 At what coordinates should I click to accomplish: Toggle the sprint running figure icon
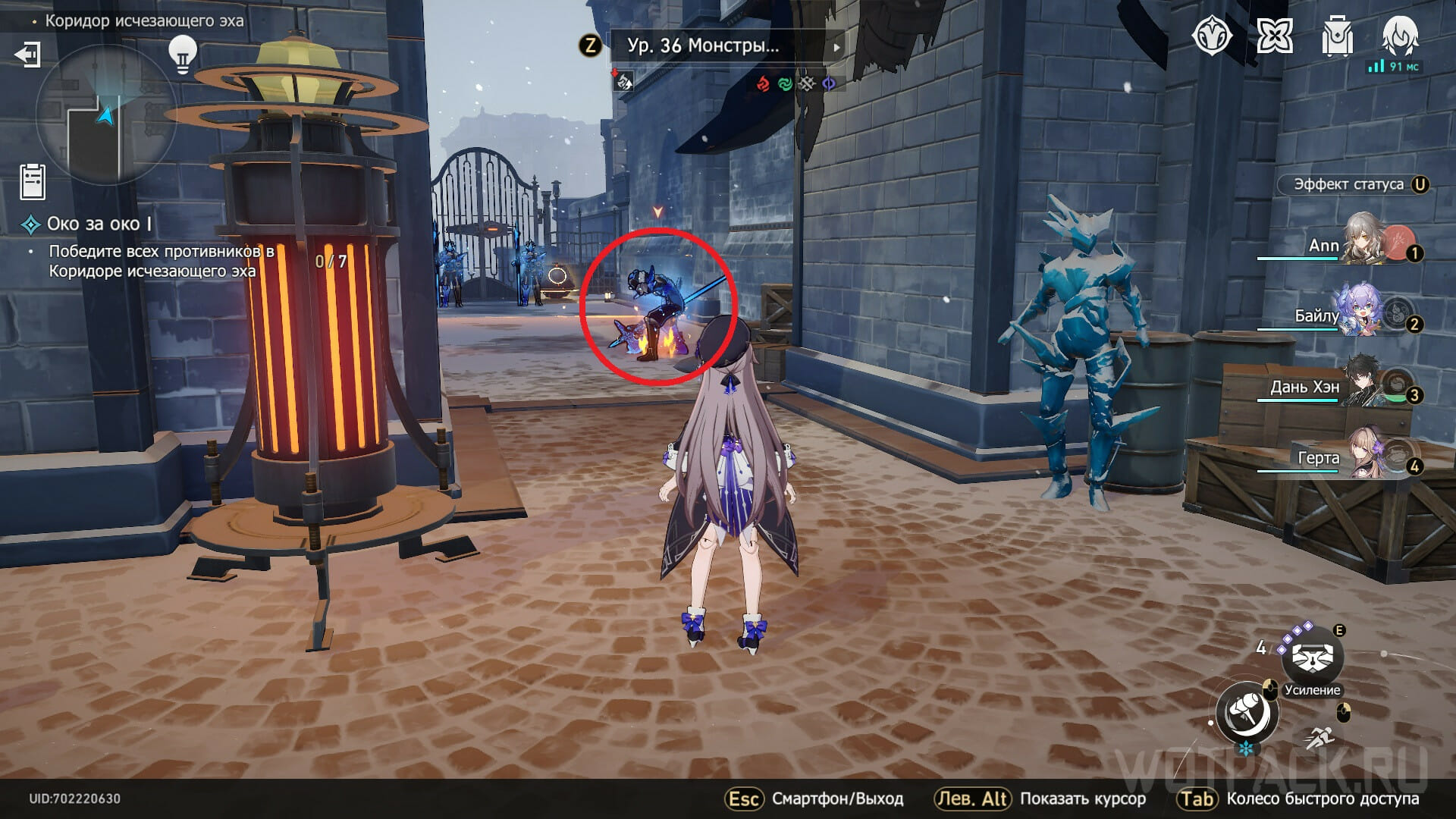tap(1319, 737)
